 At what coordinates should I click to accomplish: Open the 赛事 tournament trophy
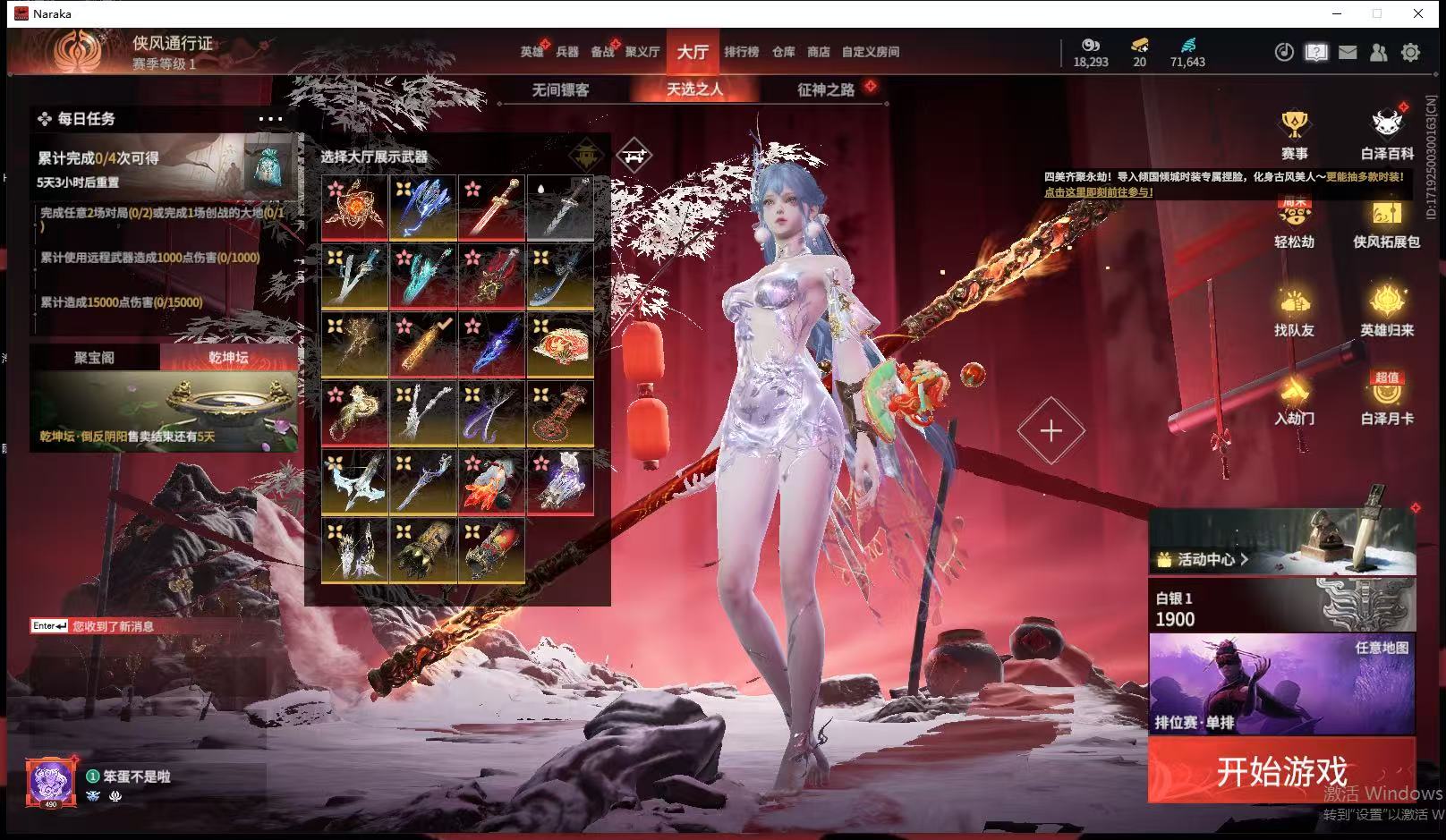(1294, 135)
